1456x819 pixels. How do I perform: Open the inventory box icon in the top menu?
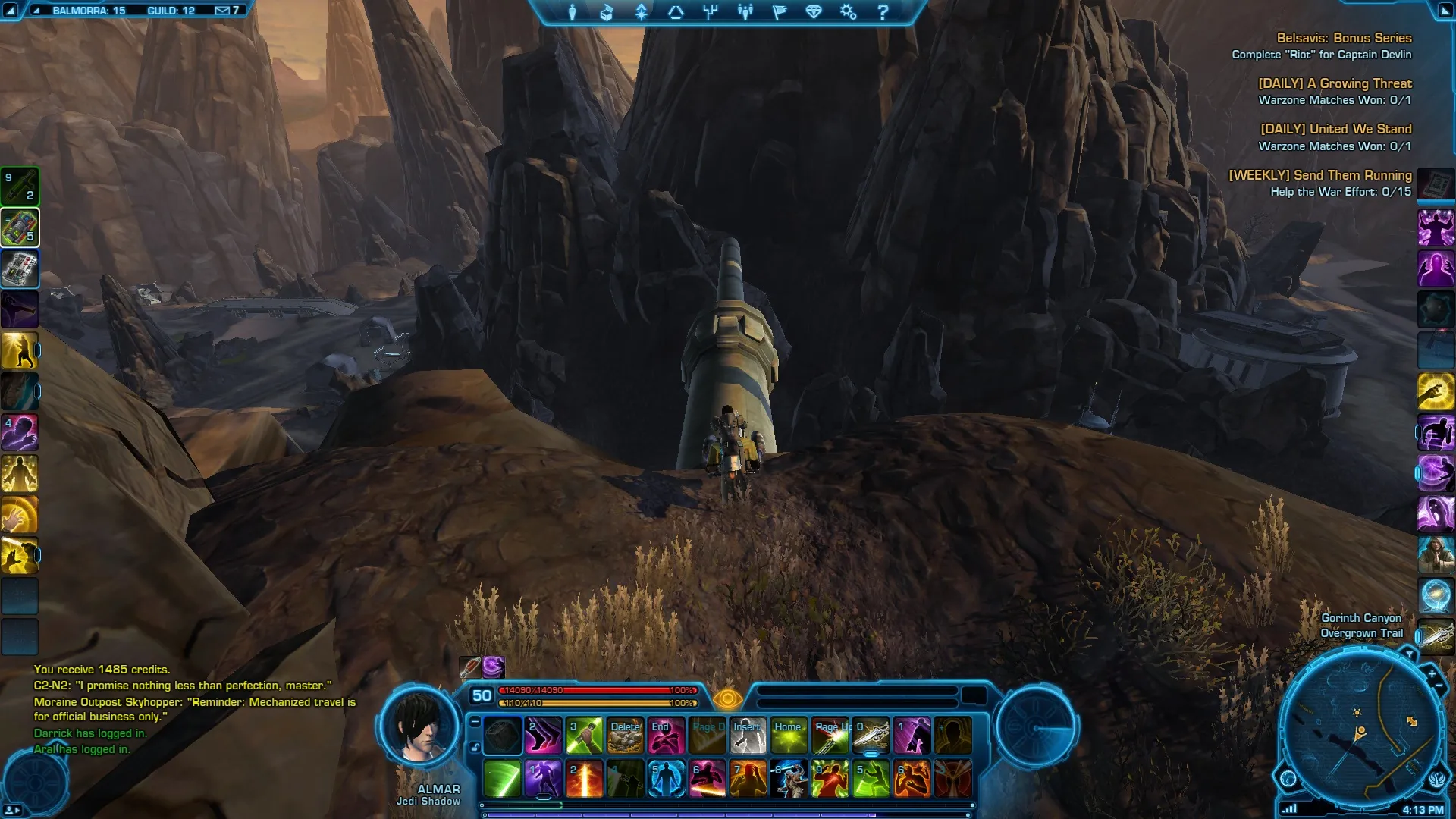(x=607, y=12)
